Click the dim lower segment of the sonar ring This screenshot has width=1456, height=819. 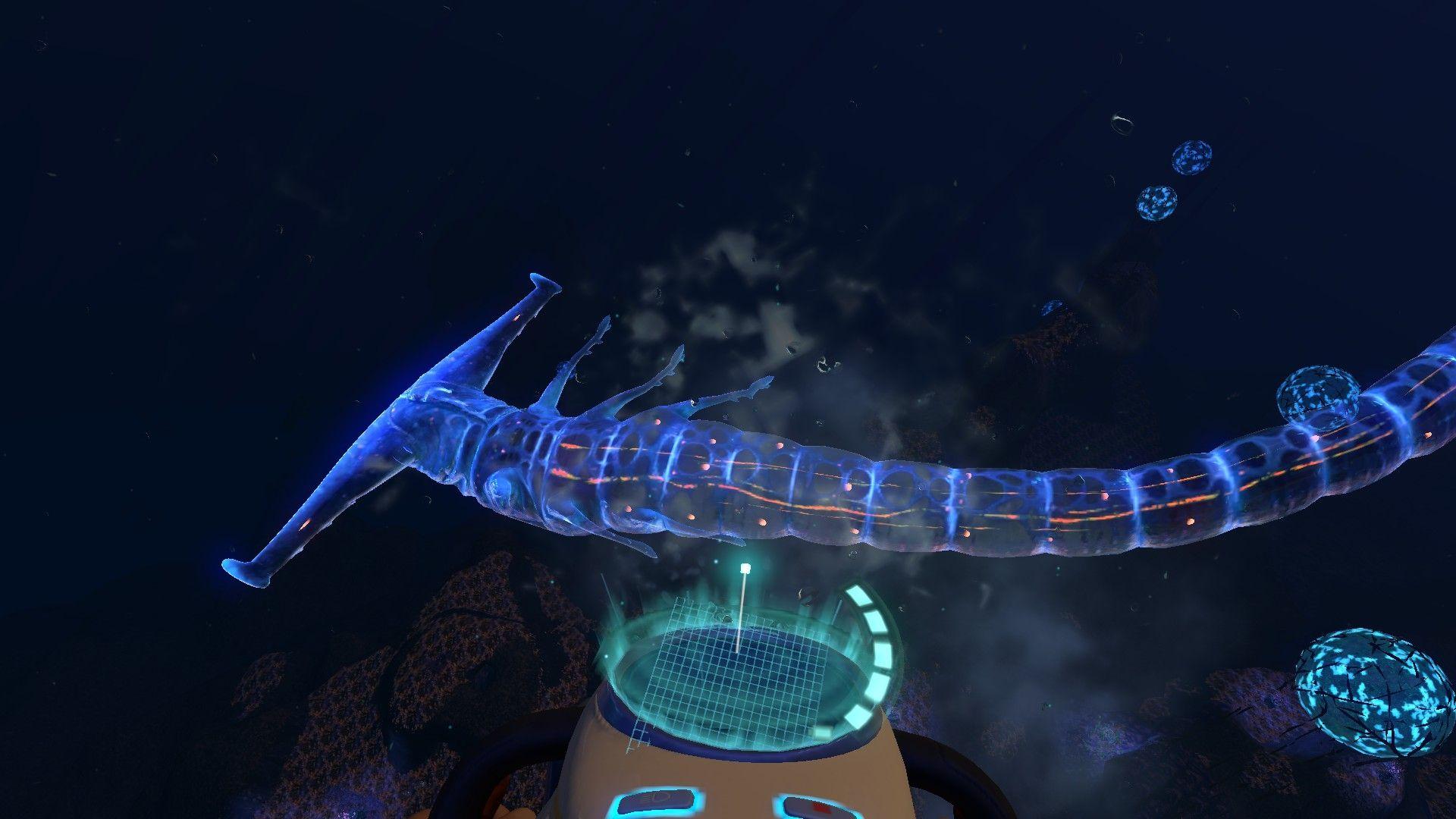823,732
